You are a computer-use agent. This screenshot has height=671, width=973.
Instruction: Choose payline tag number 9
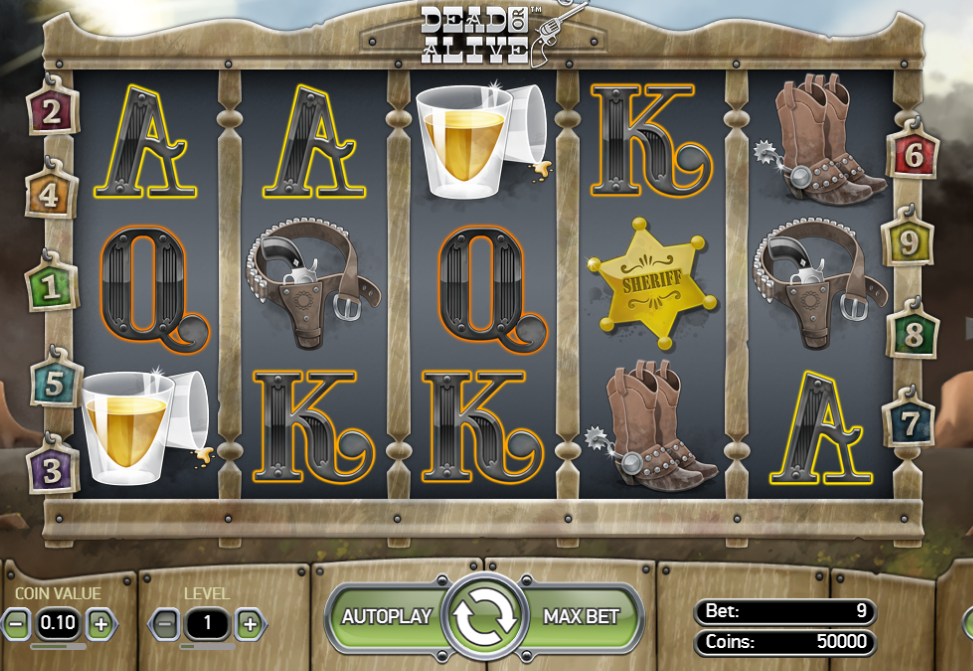(906, 242)
